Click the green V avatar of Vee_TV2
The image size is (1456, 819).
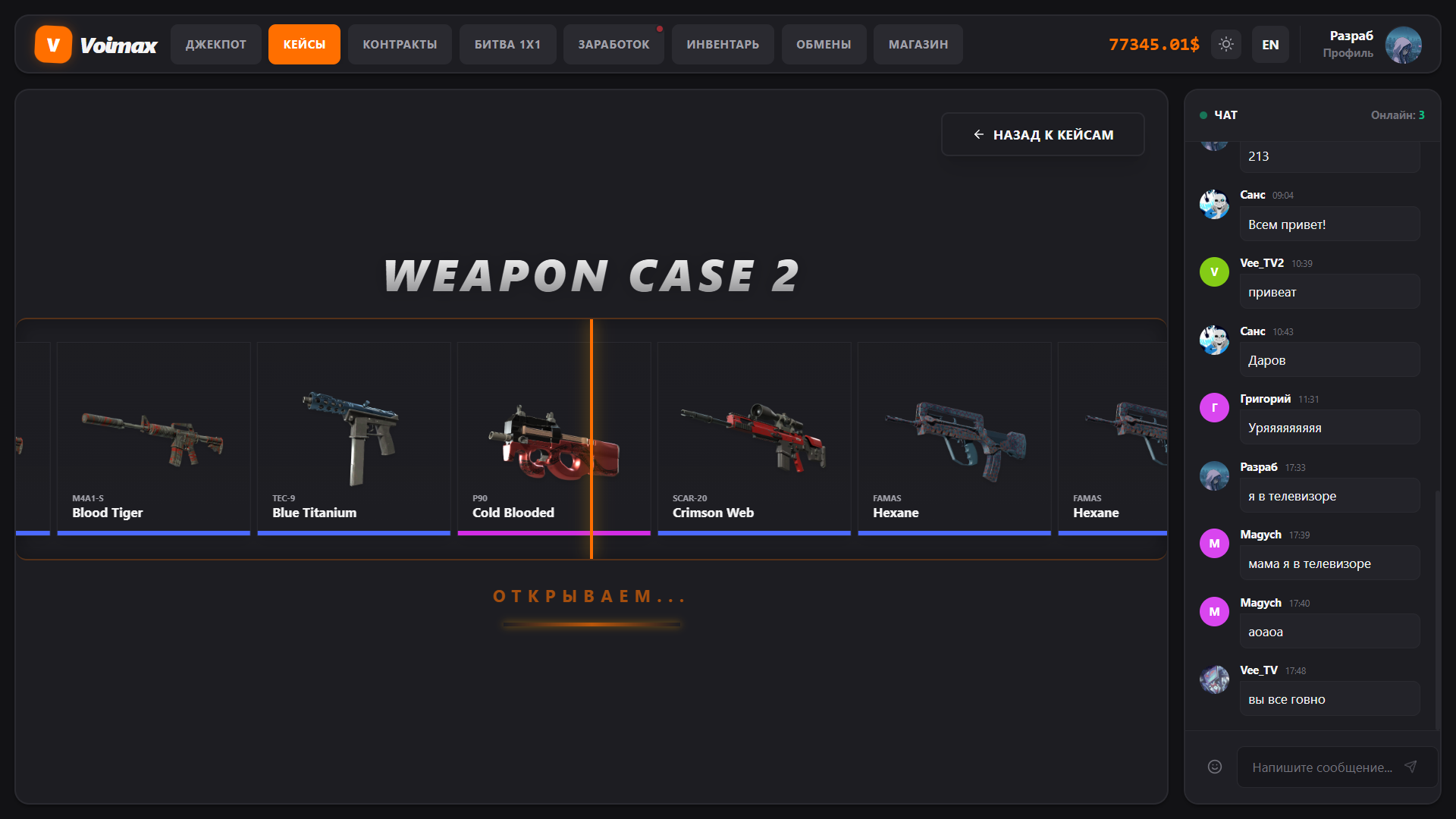[1214, 271]
